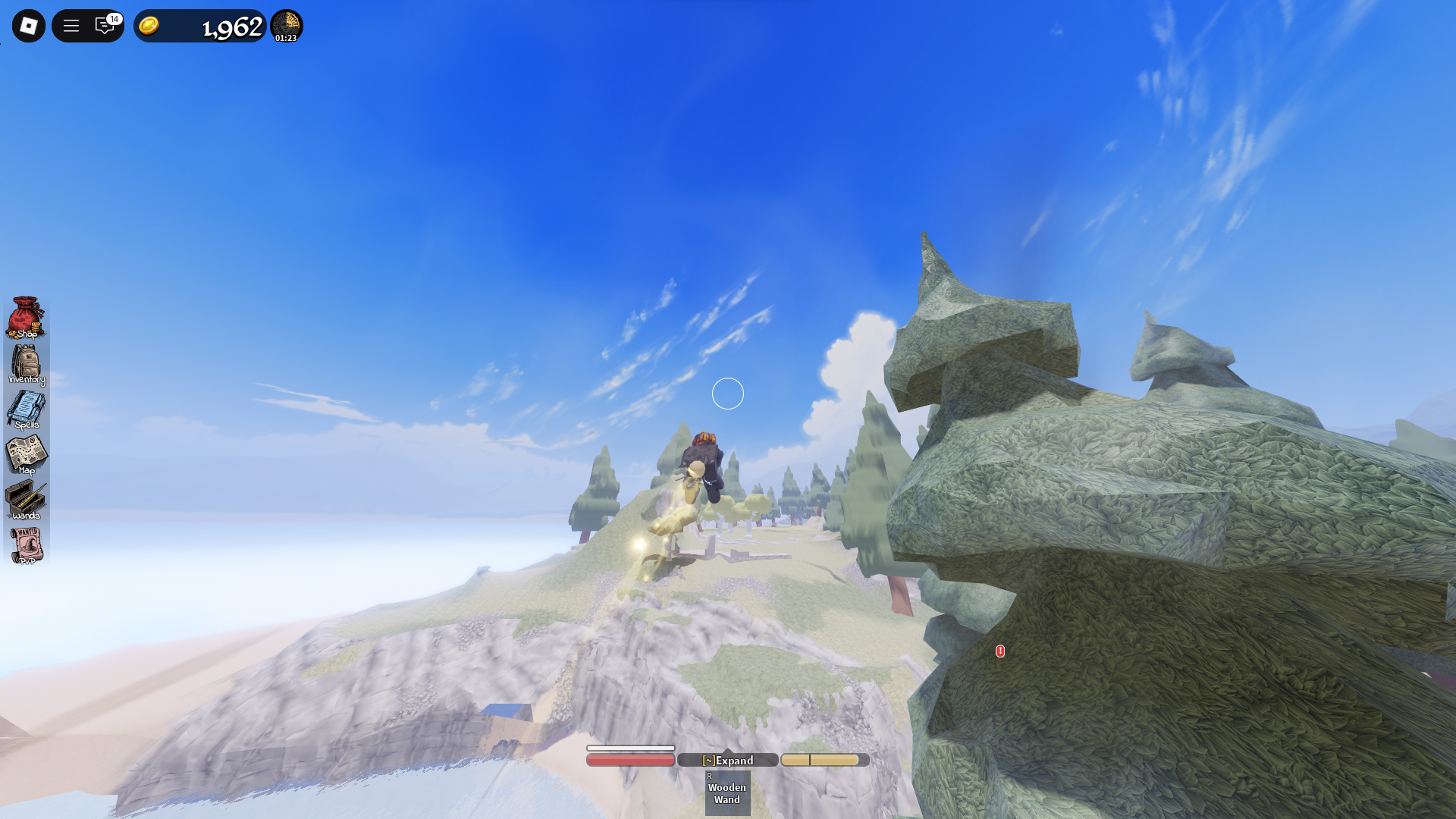The height and width of the screenshot is (819, 1456).
Task: Open the PvP wanted poster
Action: point(27,546)
